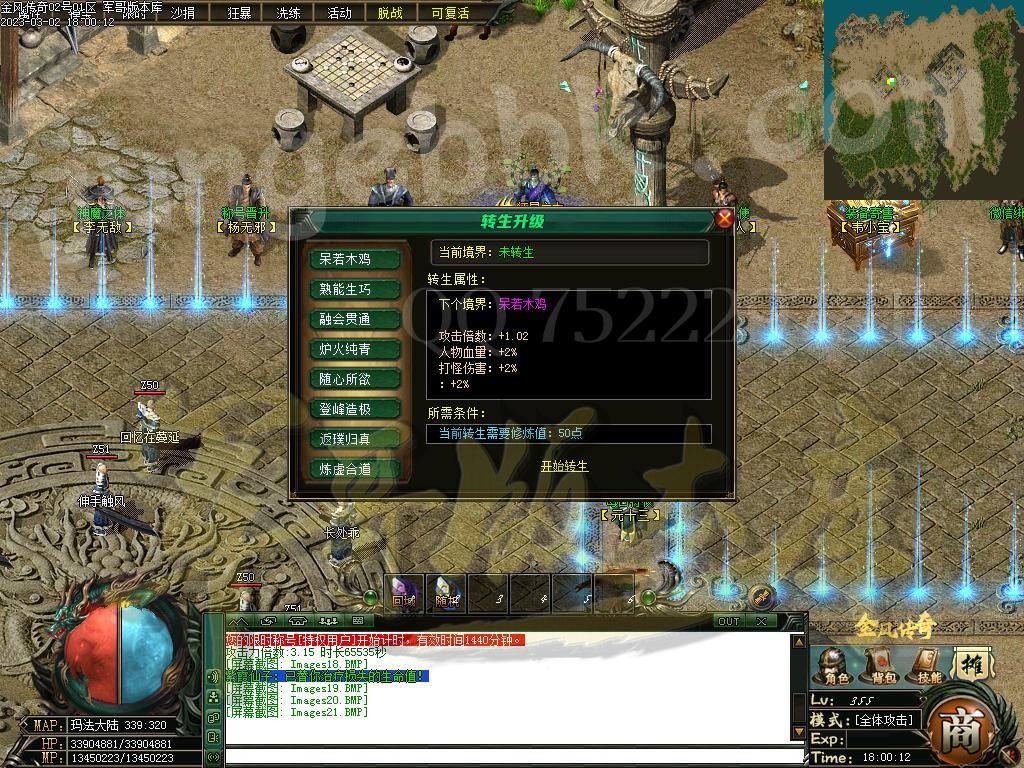Click the 开始转生 start rebirth link
This screenshot has width=1024, height=768.
tap(564, 466)
